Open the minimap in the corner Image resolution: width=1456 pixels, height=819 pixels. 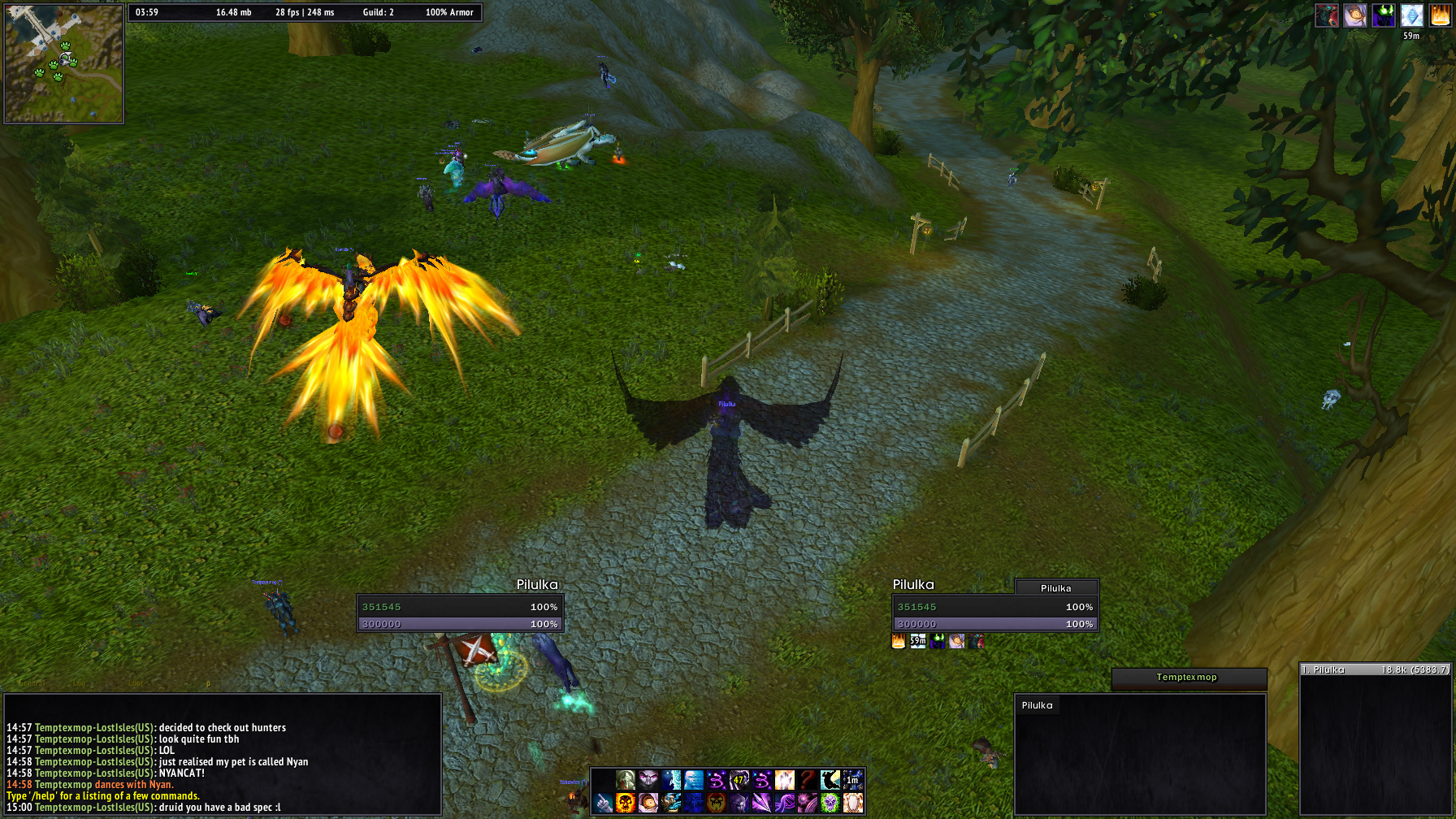click(x=63, y=63)
